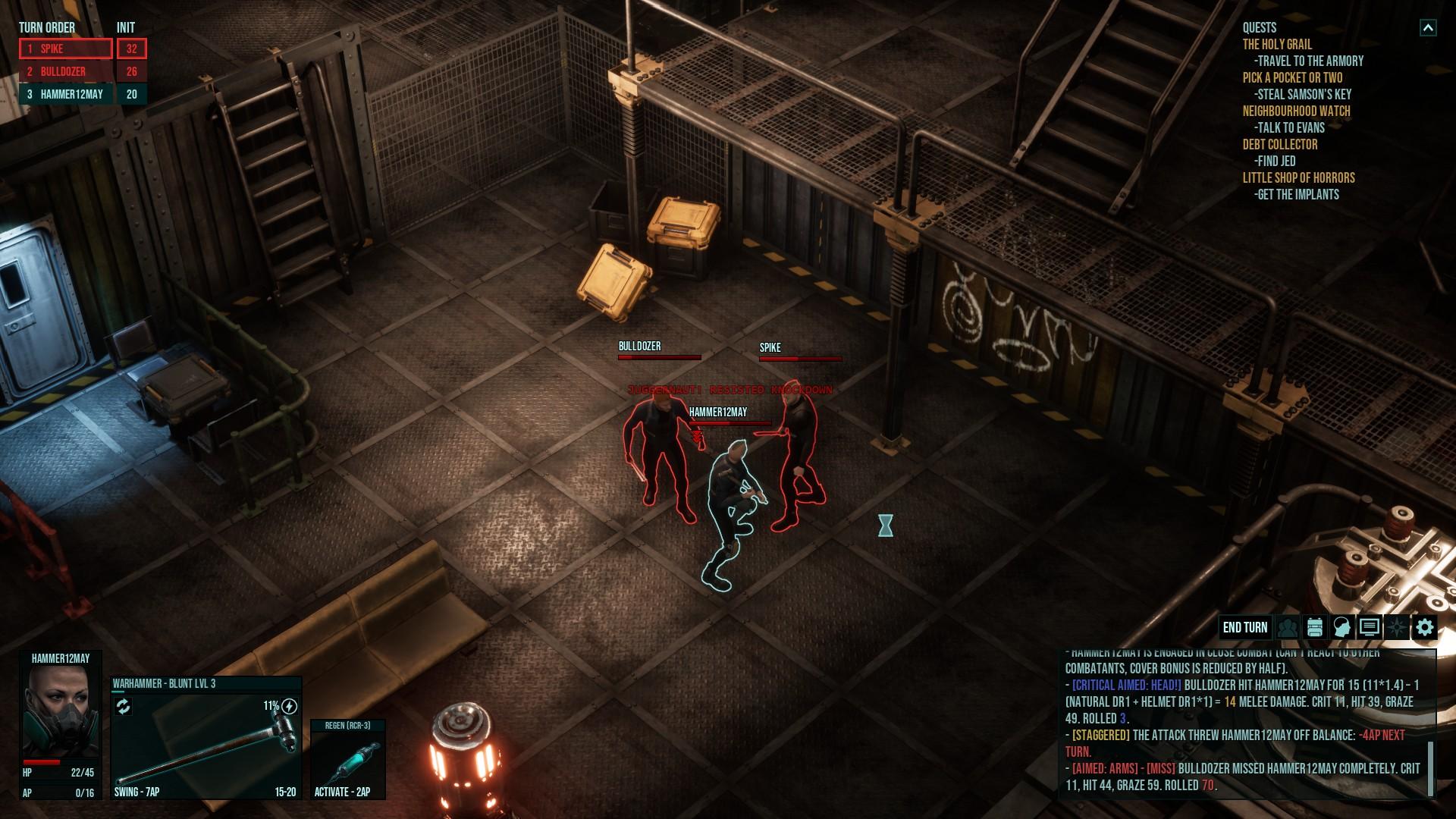End the current turn
This screenshot has height=819, width=1456.
pyautogui.click(x=1244, y=627)
